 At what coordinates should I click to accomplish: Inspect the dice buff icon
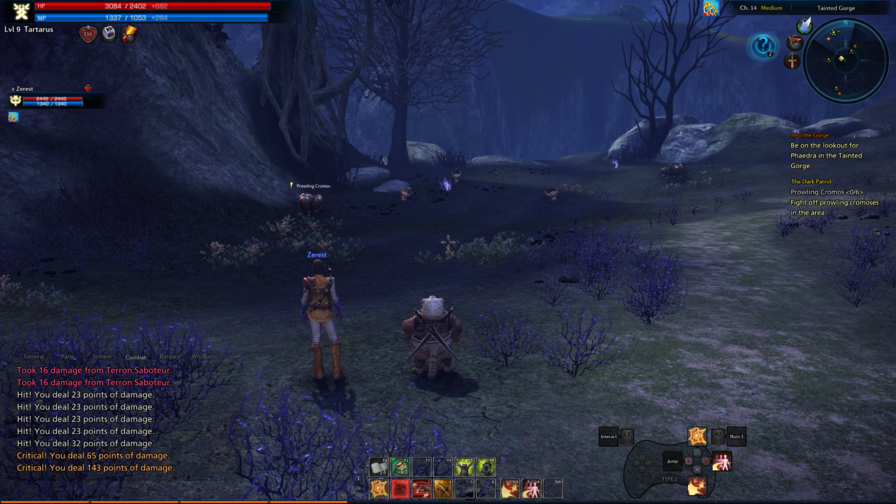[x=109, y=34]
